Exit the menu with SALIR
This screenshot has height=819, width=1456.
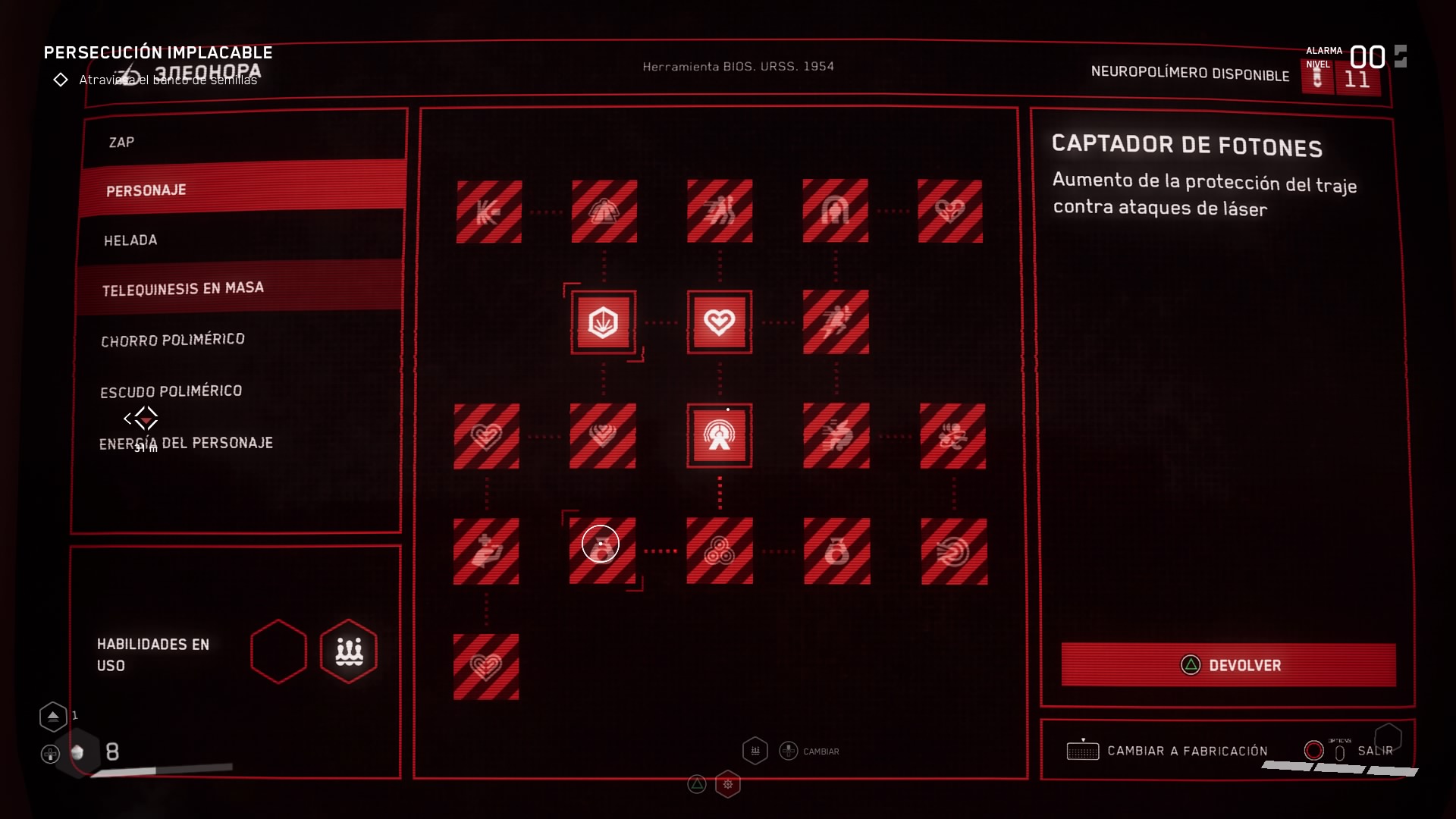(x=1374, y=751)
